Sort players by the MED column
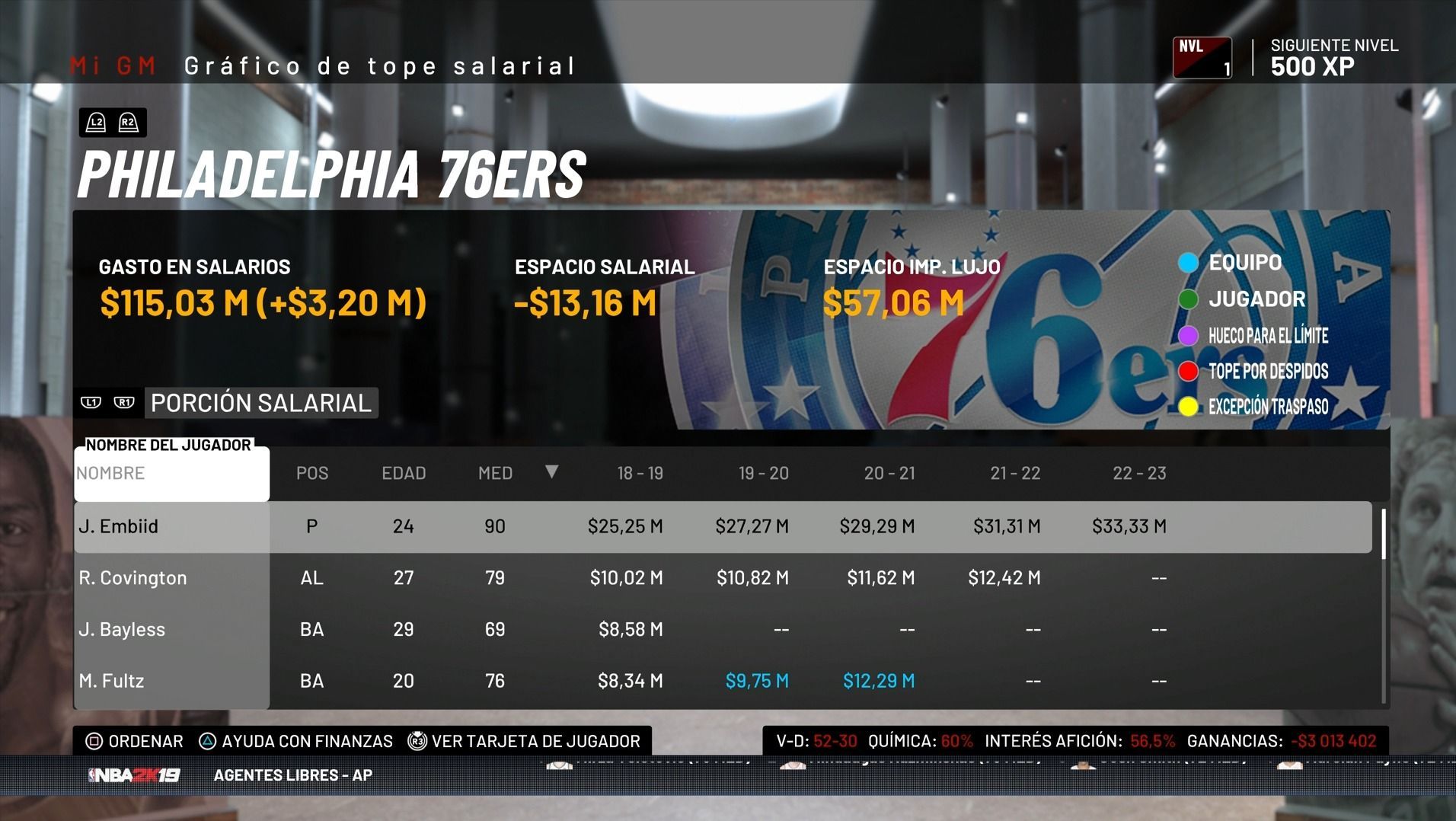This screenshot has width=1456, height=821. click(495, 474)
